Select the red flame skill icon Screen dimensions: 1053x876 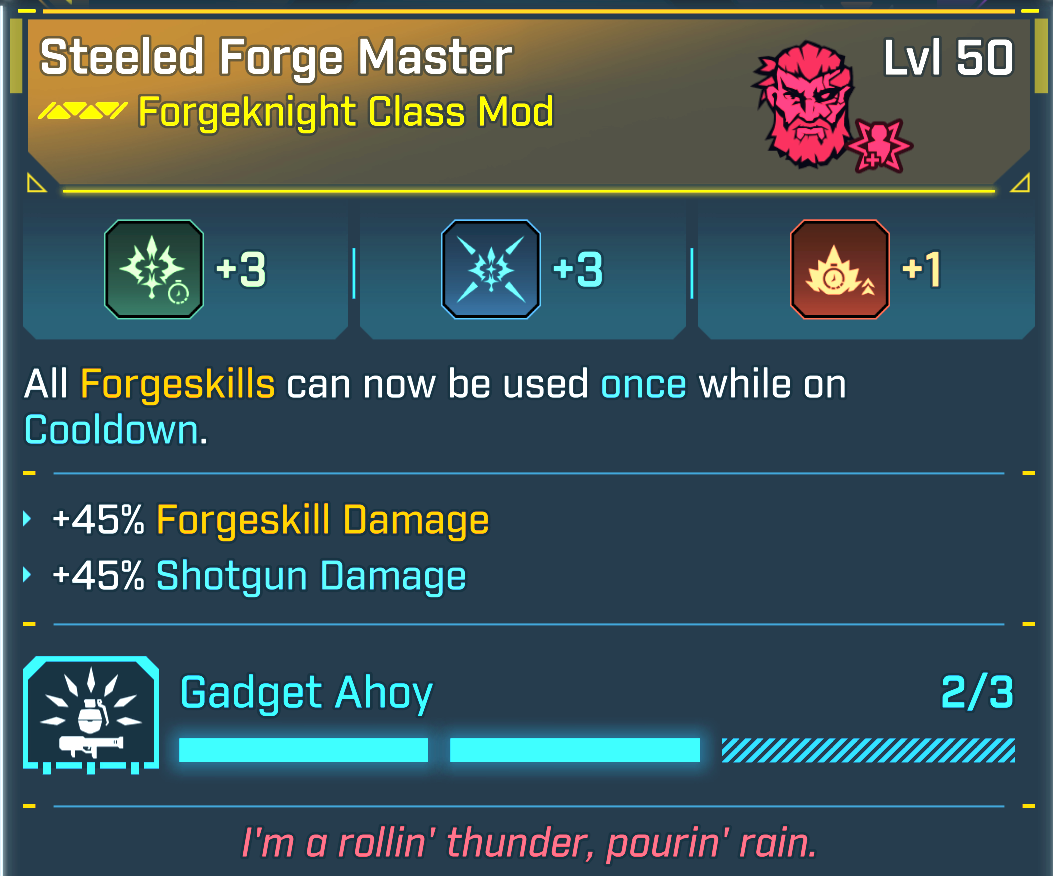tap(839, 269)
